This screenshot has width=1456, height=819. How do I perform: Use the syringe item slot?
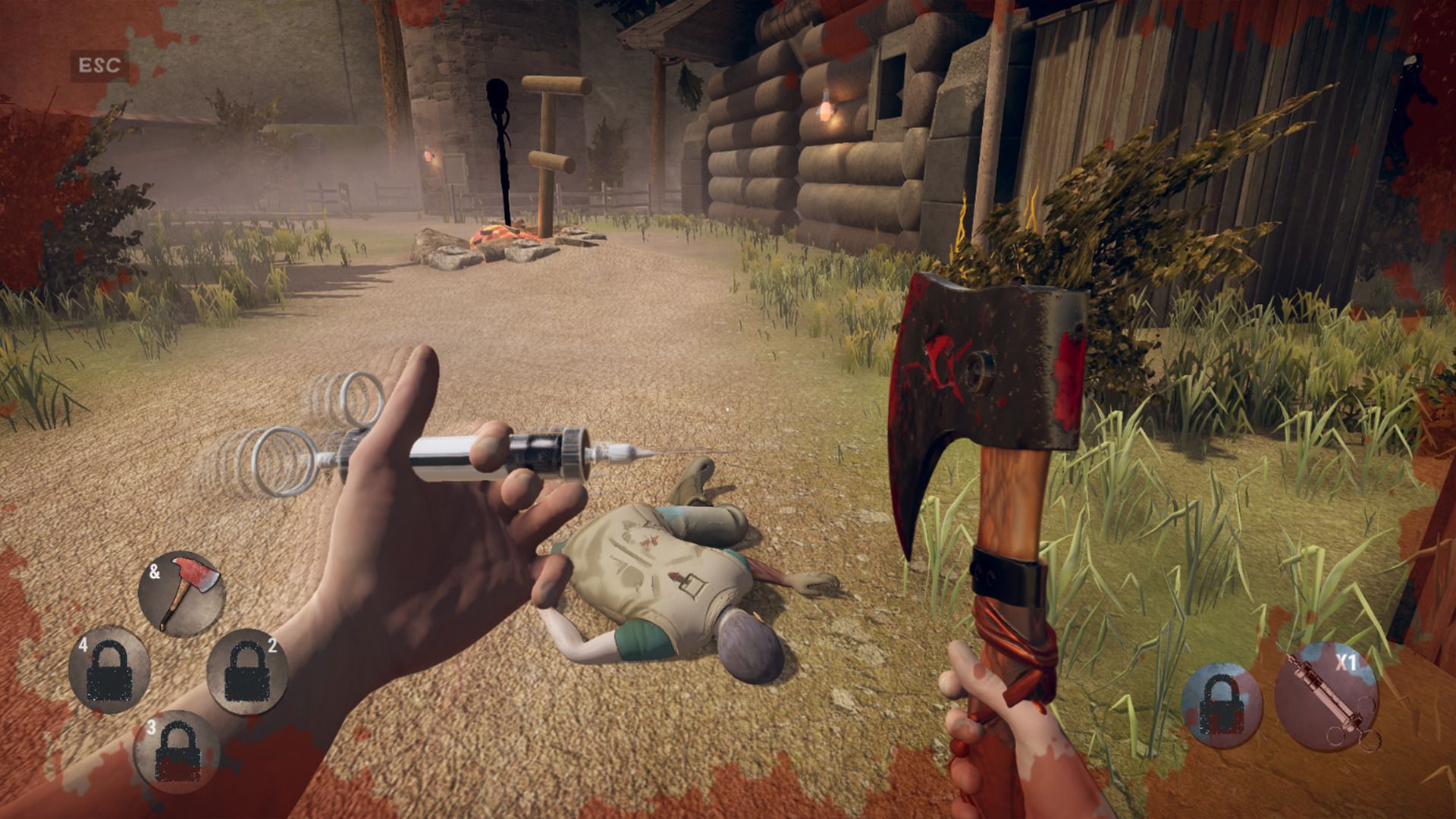click(1327, 696)
